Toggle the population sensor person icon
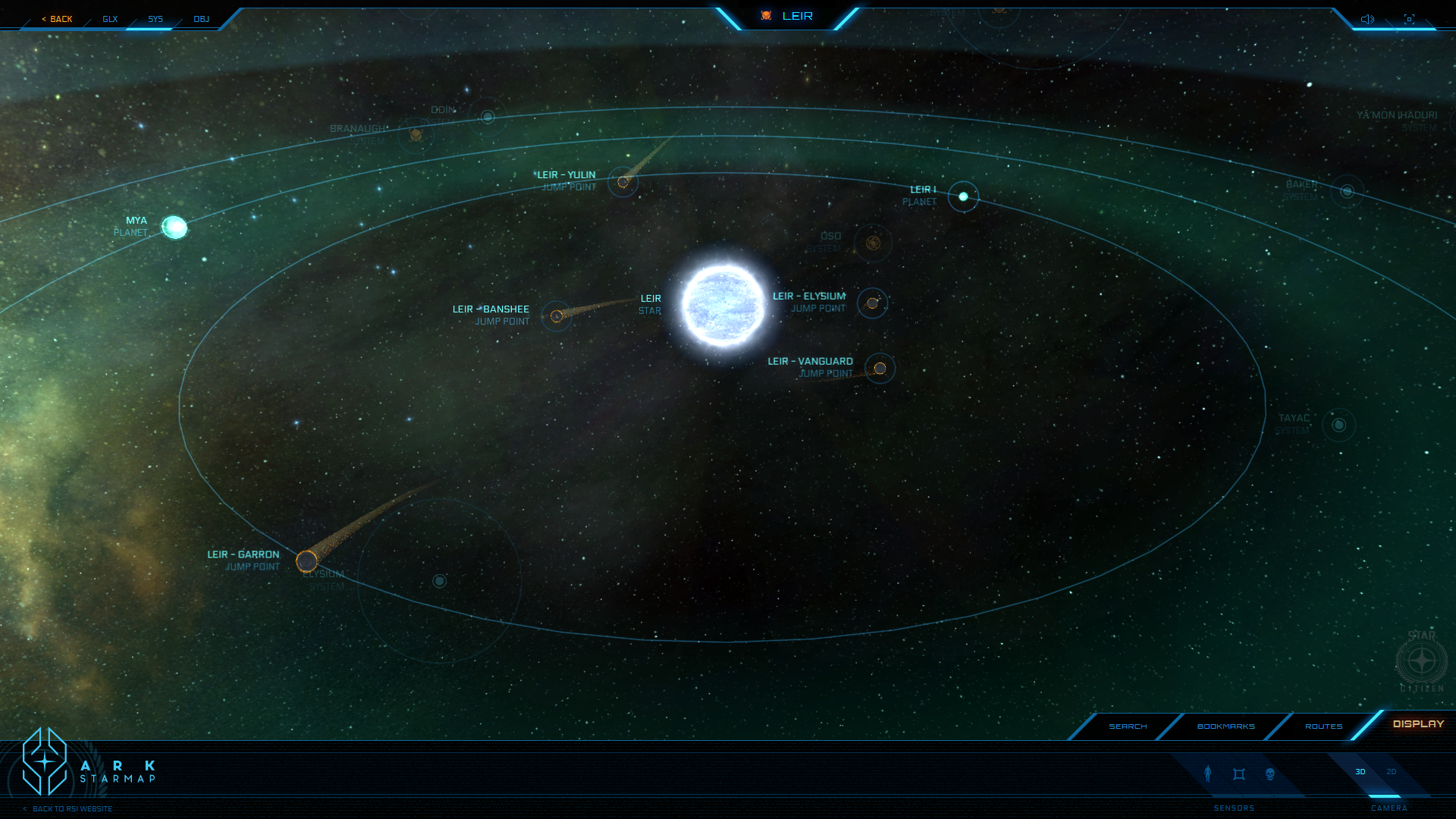 coord(1208,773)
